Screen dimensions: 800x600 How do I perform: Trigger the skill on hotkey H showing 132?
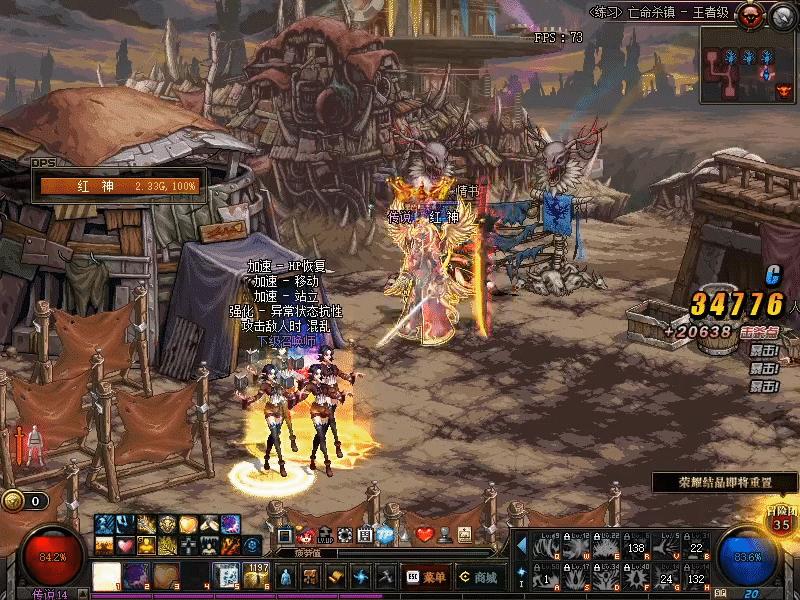pos(697,577)
